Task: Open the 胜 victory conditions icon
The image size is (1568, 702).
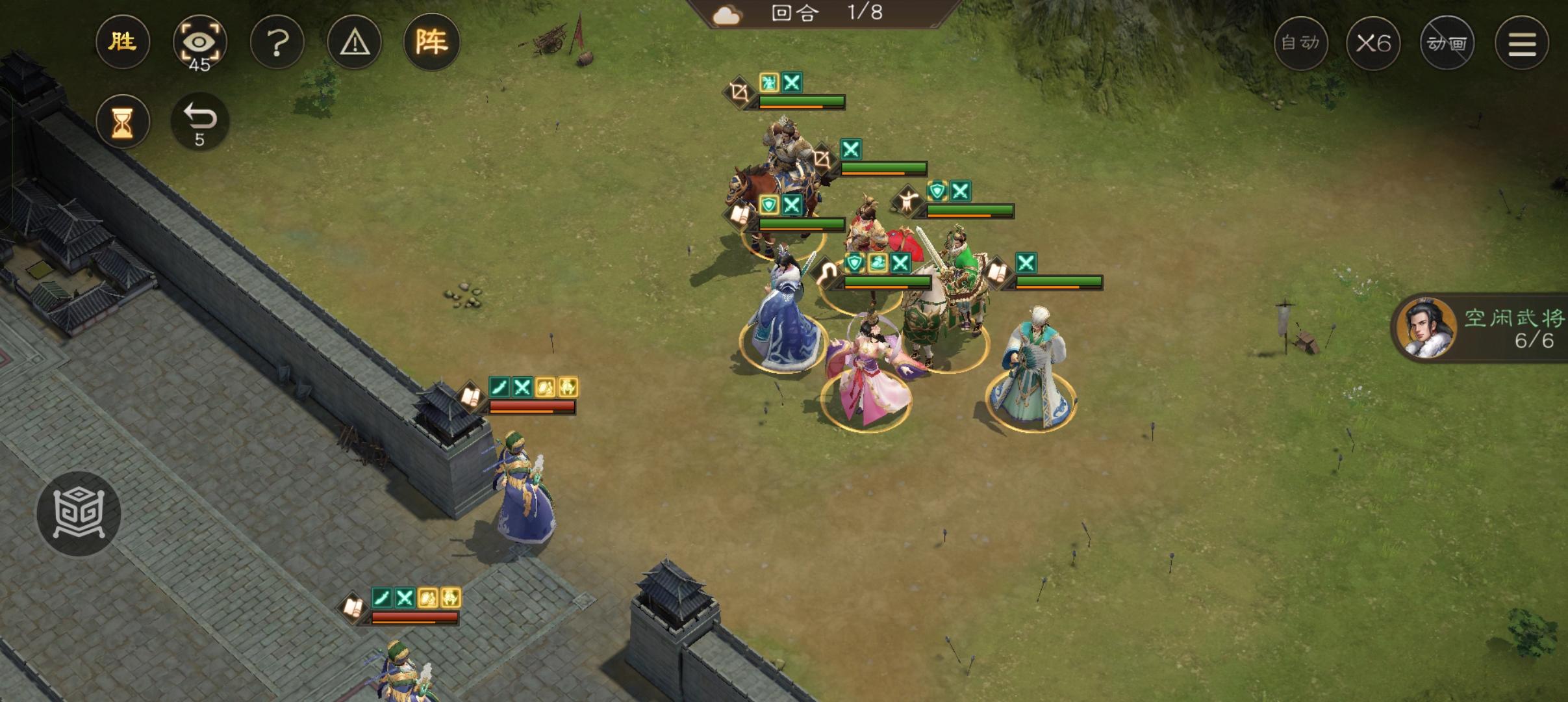Action: pos(123,42)
